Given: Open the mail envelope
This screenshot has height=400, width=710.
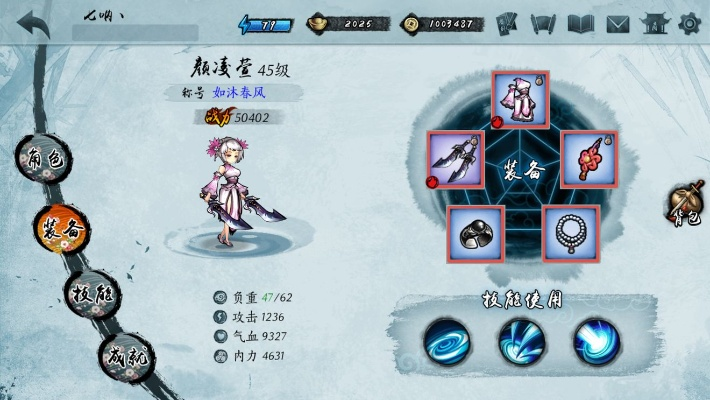Looking at the screenshot, I should coord(618,22).
